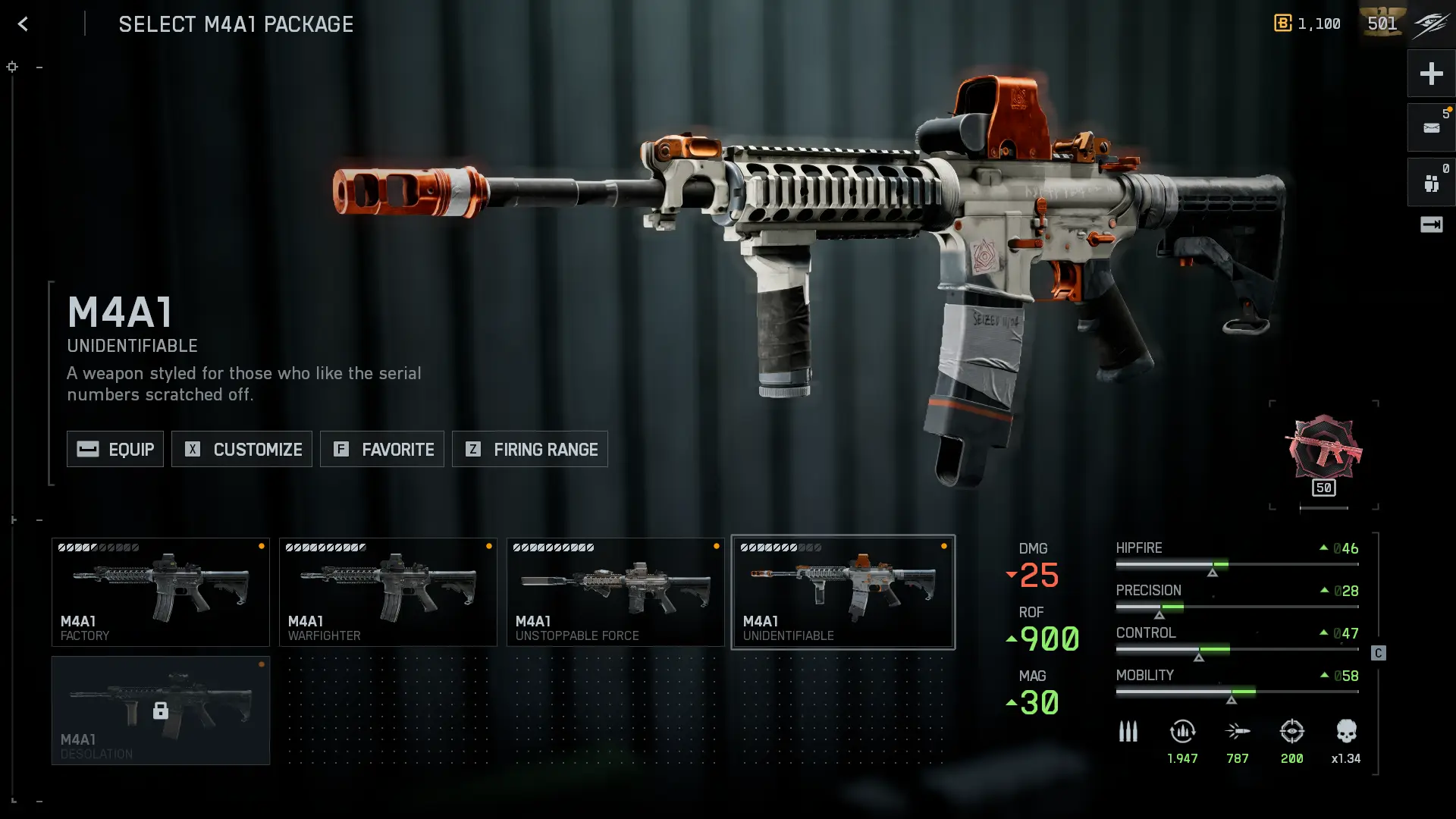Open the Customize weapon option
This screenshot has height=819, width=1456.
pos(242,449)
